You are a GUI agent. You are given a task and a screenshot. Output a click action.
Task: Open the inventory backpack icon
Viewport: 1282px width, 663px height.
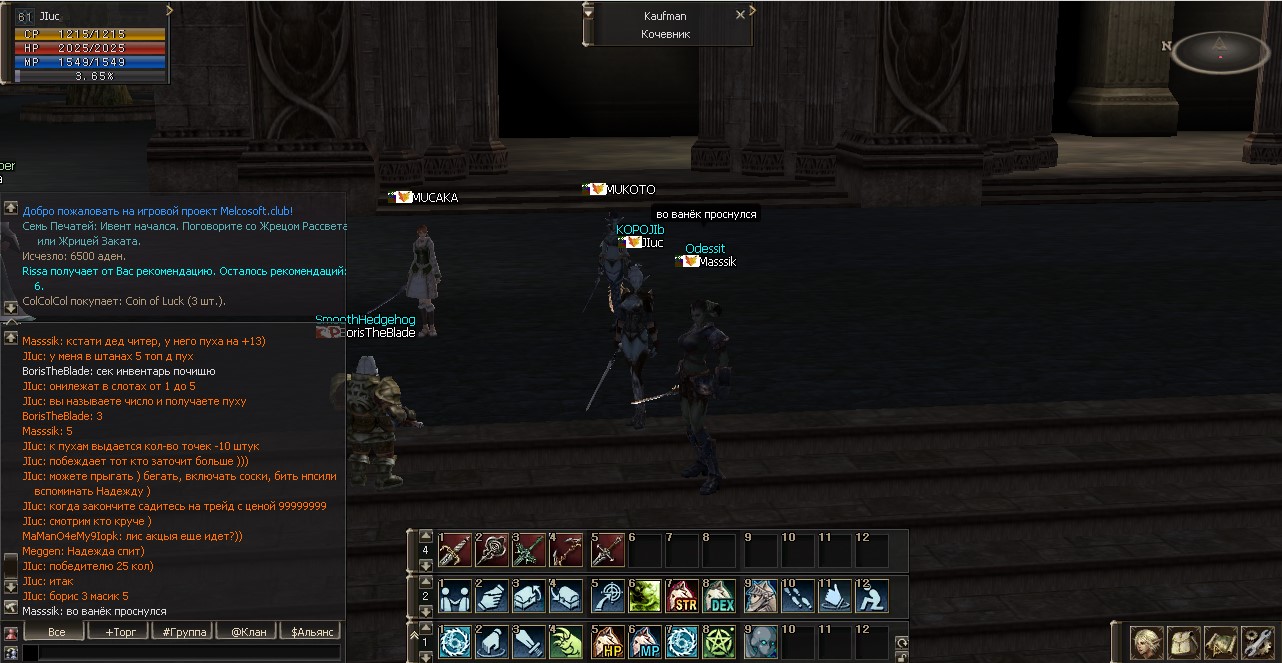click(x=1183, y=641)
